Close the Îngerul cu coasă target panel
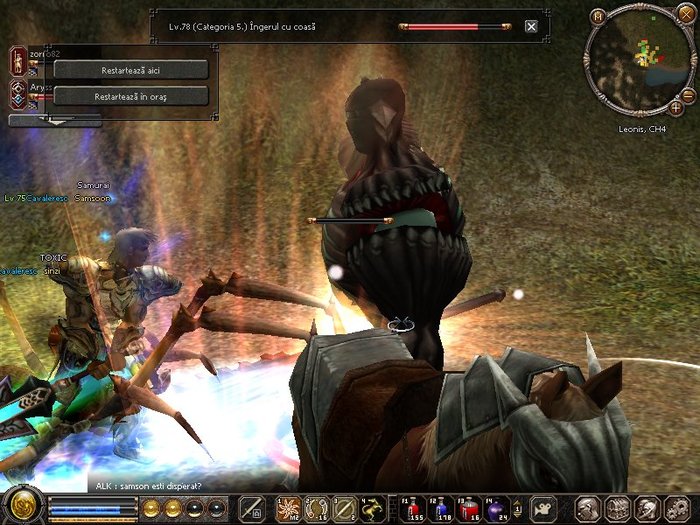The height and width of the screenshot is (525, 700). (x=531, y=27)
